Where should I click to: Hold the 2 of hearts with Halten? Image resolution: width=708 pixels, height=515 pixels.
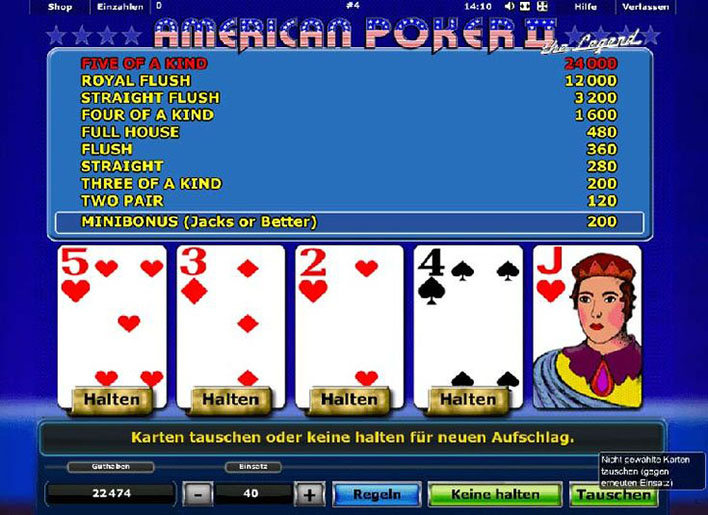(350, 399)
